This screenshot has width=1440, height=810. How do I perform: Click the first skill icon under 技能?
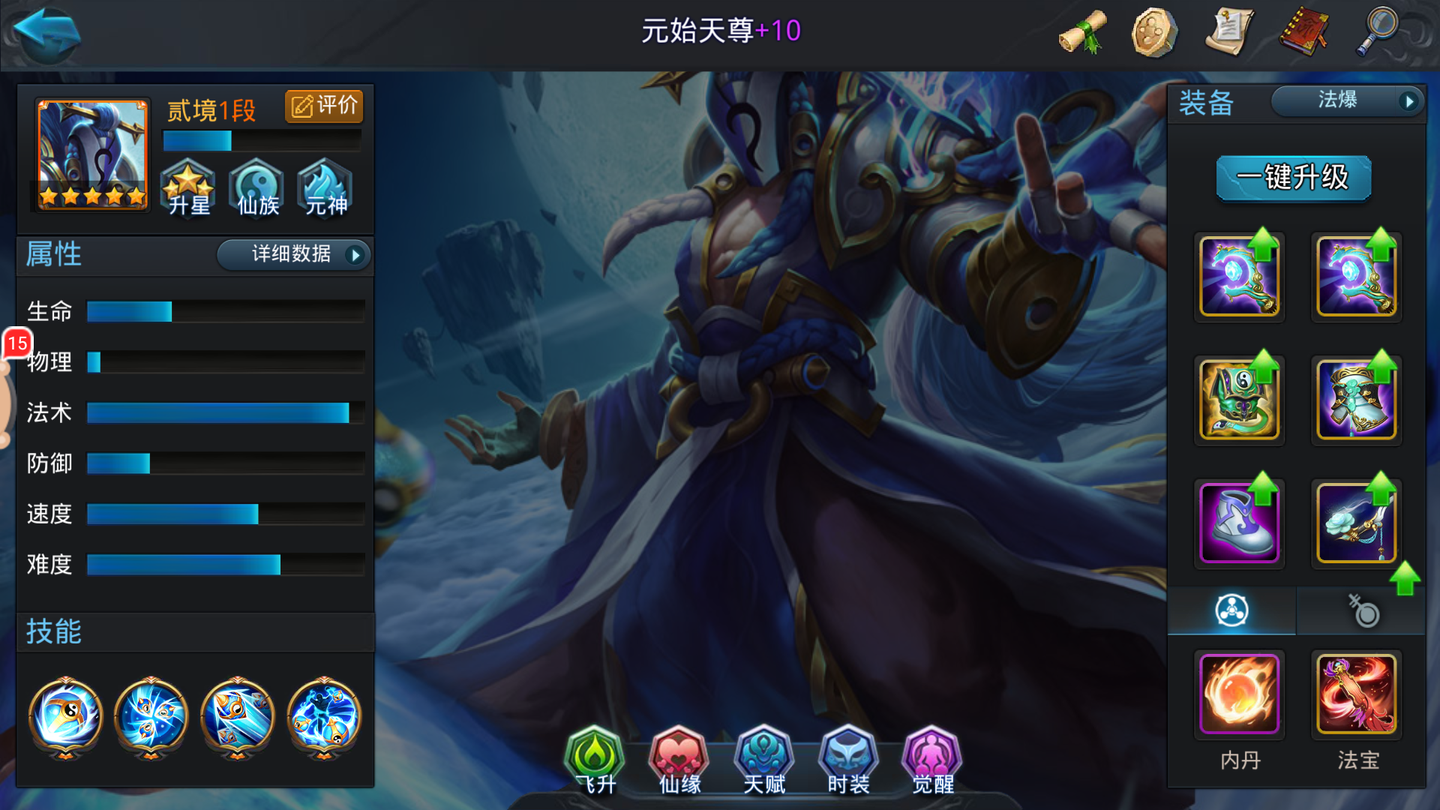point(64,716)
